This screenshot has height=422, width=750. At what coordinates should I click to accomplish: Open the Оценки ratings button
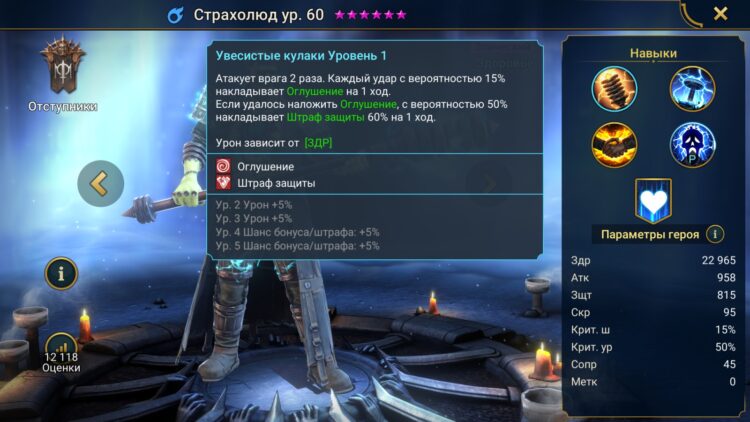click(60, 351)
